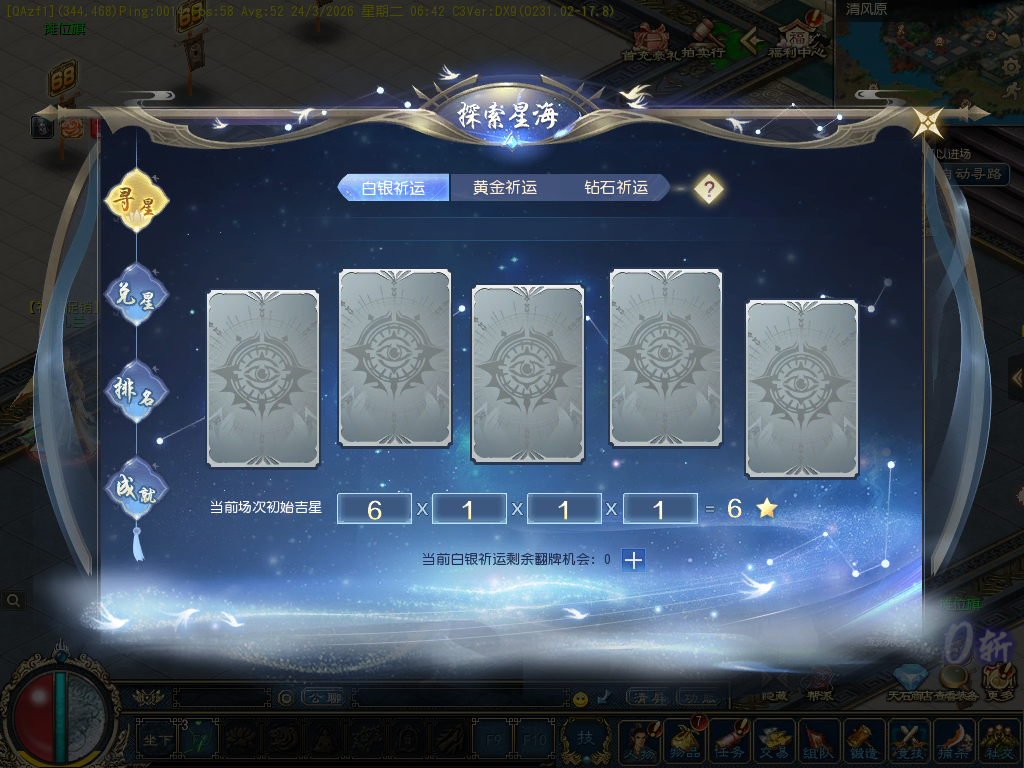Open the 寻星 side tab
The width and height of the screenshot is (1024, 768).
tap(136, 200)
